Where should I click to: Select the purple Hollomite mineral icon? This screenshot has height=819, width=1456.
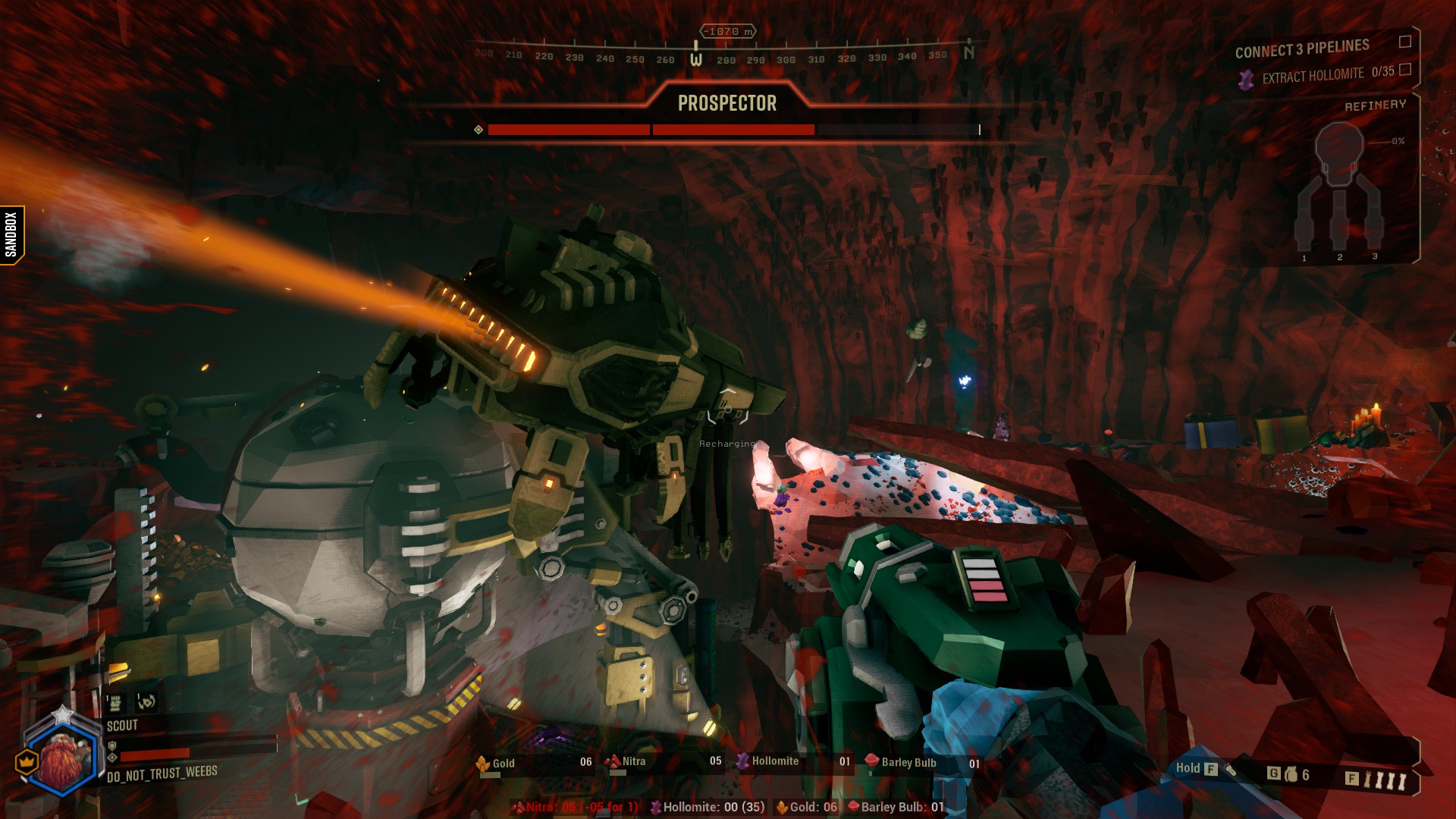point(741,763)
